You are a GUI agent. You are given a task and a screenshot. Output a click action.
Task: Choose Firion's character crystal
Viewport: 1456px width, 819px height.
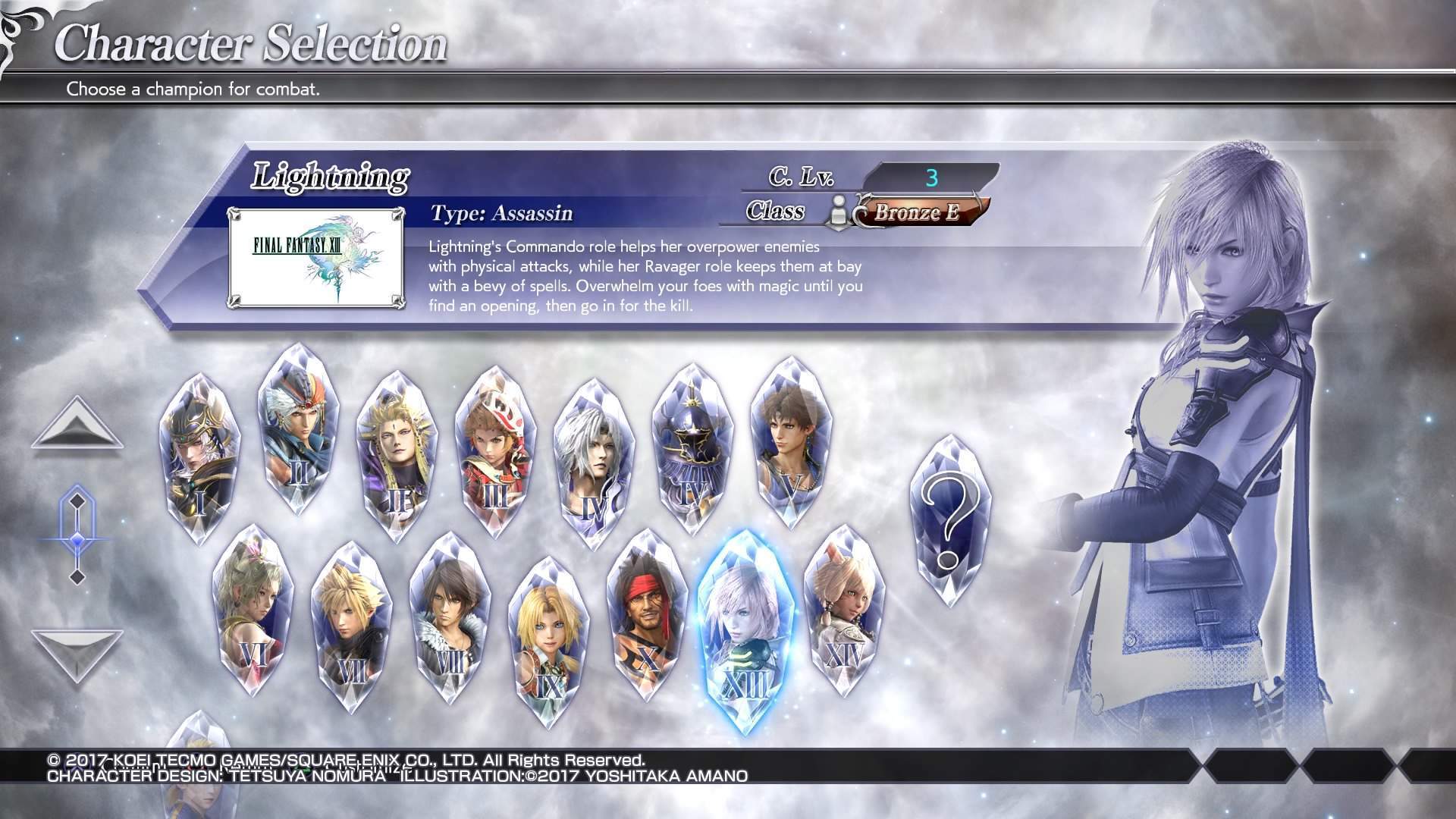pyautogui.click(x=298, y=429)
